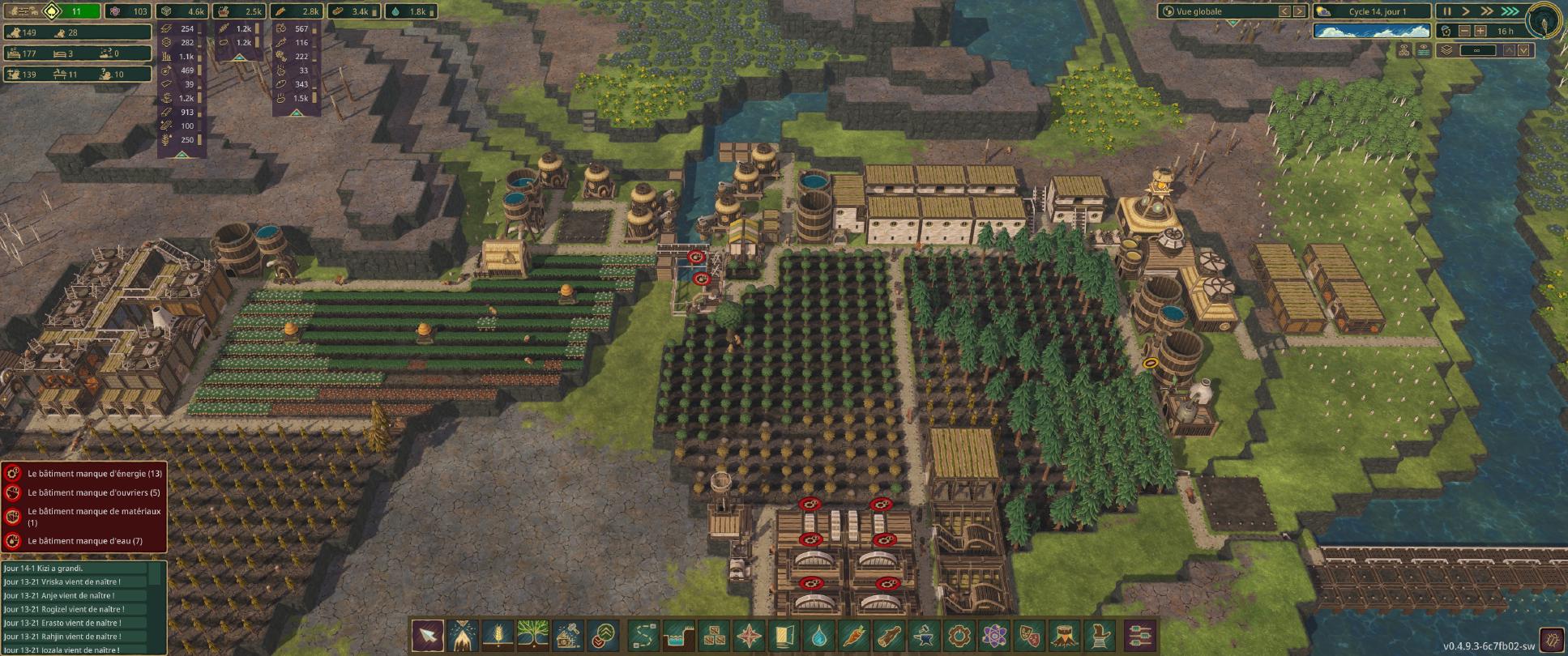This screenshot has height=656, width=1568.
Task: Open the water channel construction tool
Action: 680,637
